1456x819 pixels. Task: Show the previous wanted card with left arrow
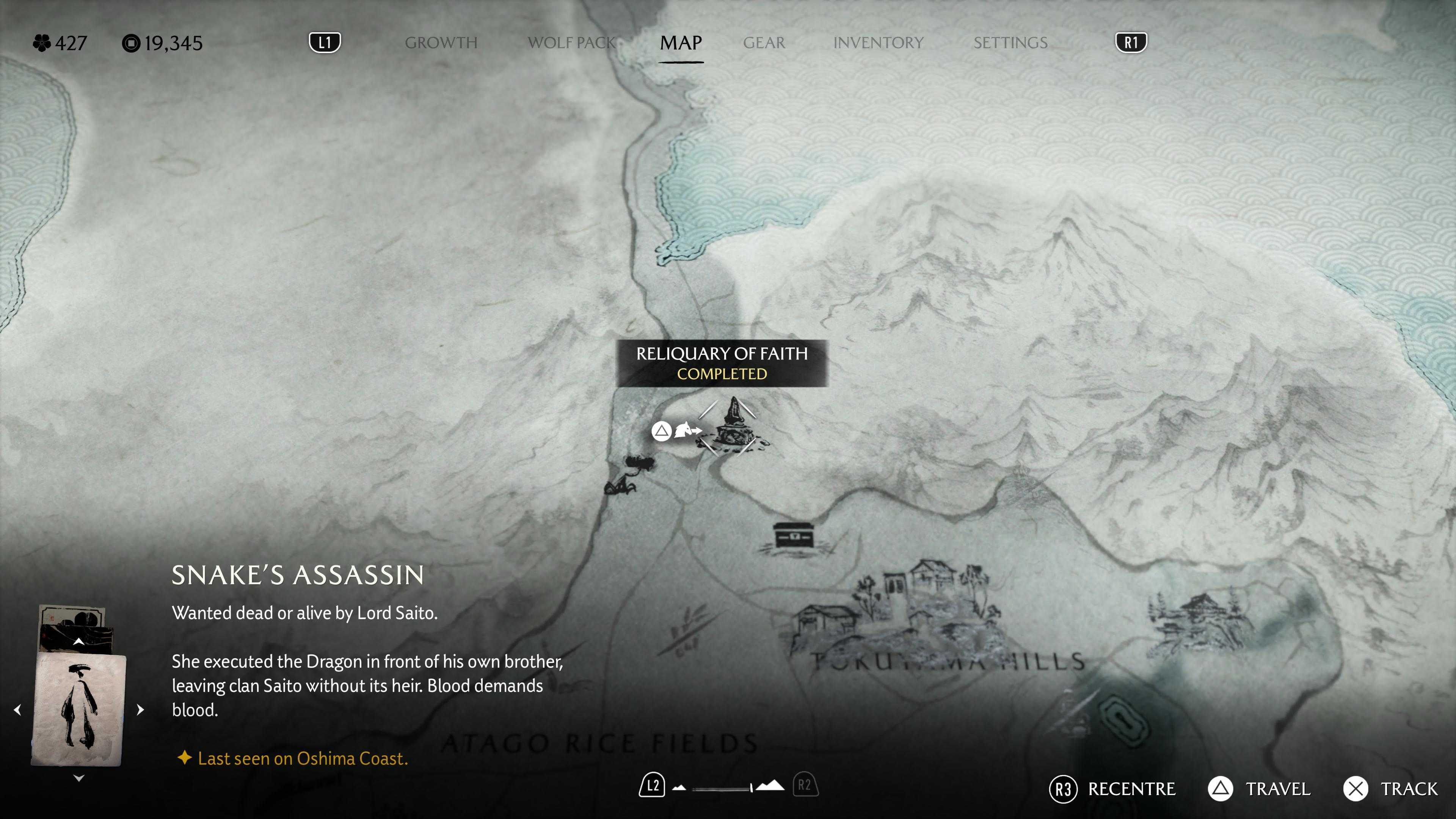(x=17, y=709)
